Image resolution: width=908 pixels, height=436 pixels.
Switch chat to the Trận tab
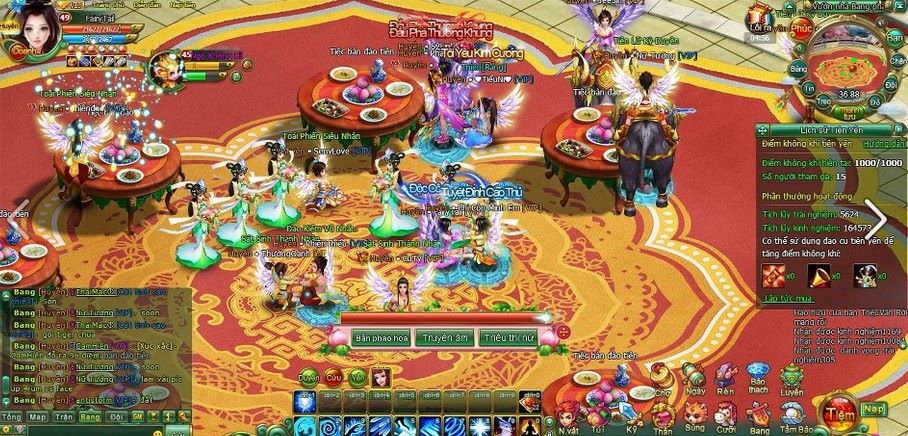pyautogui.click(x=63, y=415)
